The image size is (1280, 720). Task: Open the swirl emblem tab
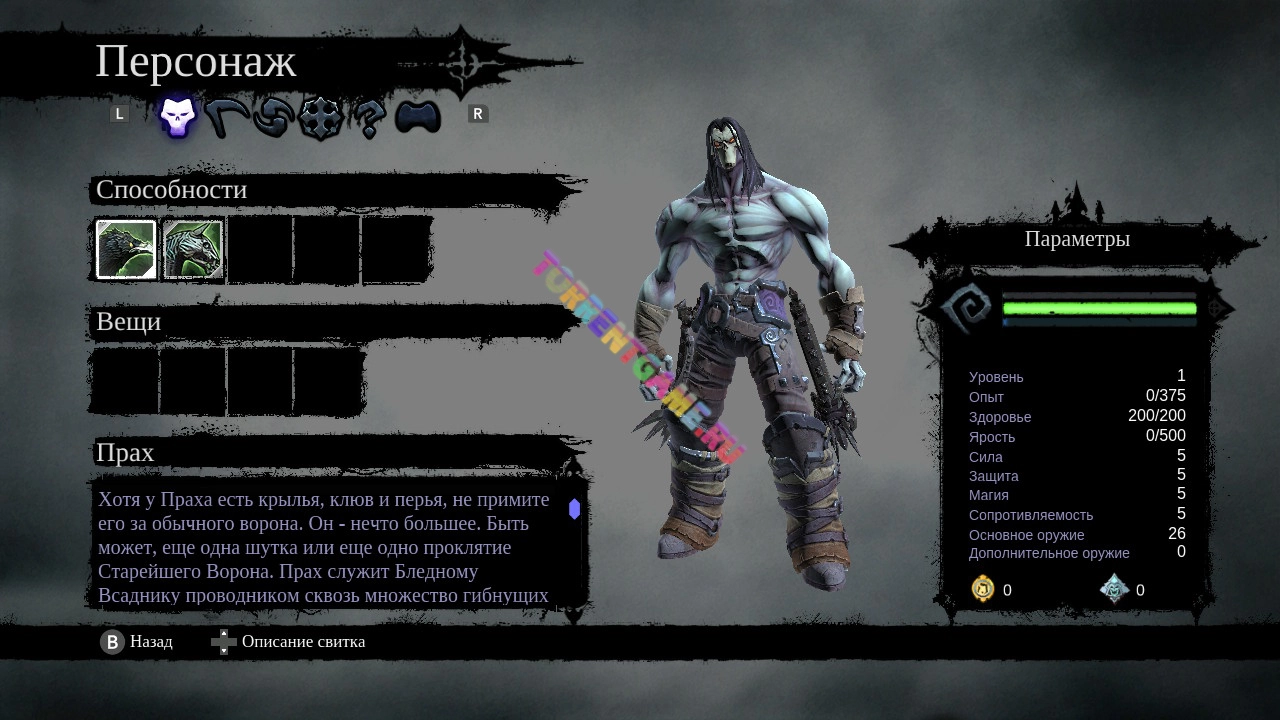click(273, 117)
